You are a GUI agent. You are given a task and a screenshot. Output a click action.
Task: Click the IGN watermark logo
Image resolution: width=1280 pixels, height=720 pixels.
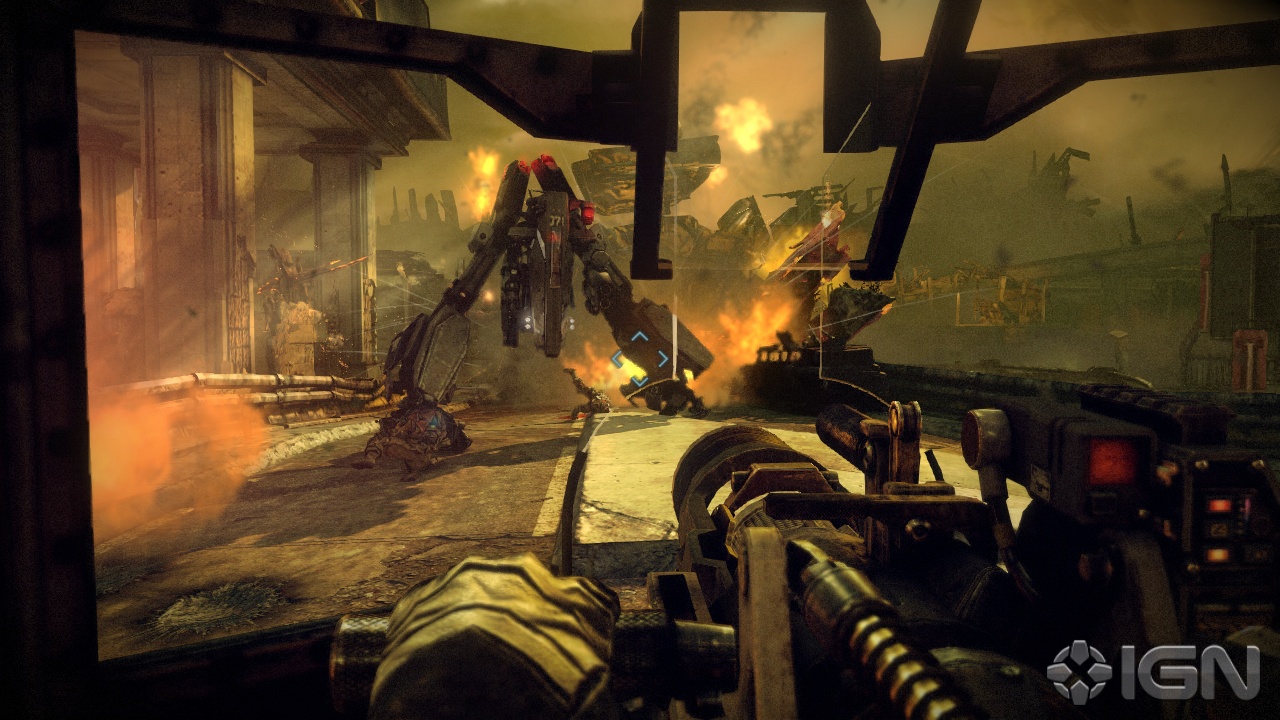(1152, 671)
